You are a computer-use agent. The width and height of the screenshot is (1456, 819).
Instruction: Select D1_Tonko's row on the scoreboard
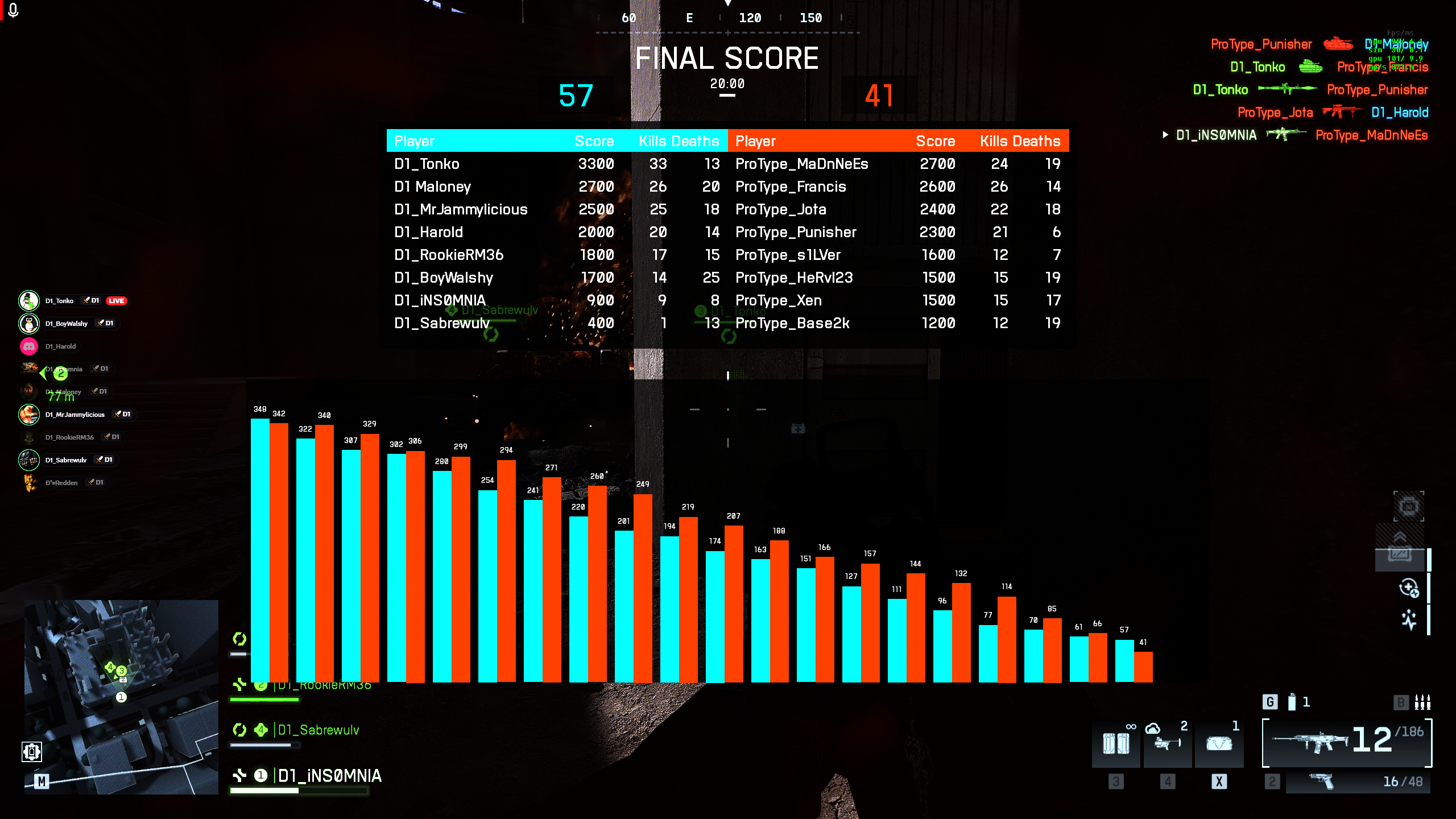coord(427,164)
